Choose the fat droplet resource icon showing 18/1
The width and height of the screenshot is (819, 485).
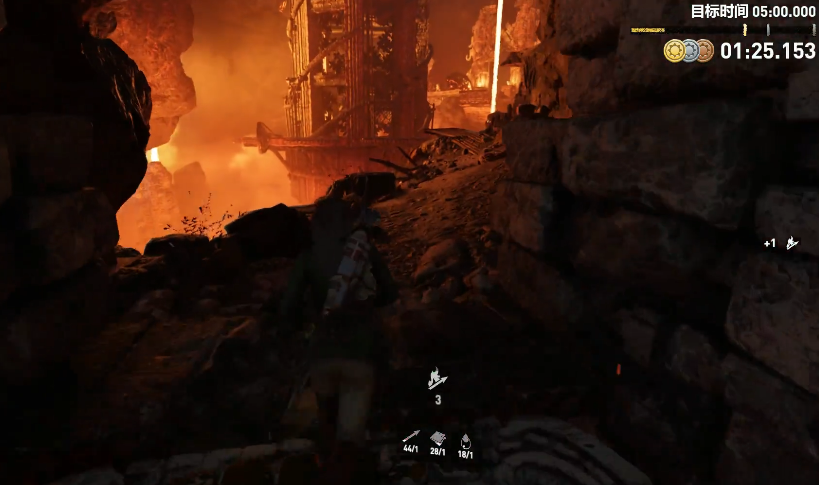[x=465, y=438]
